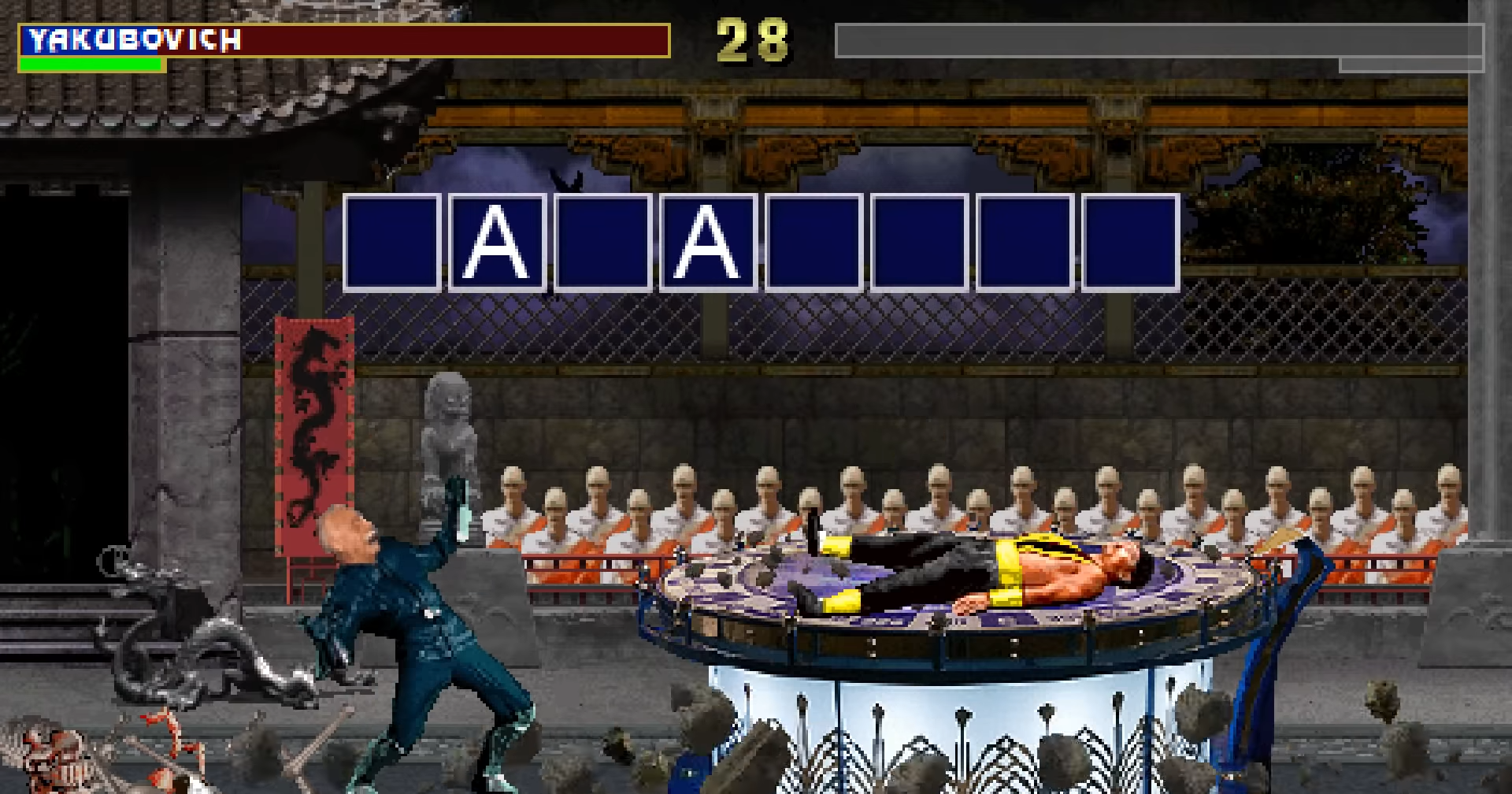Select the YAKUBOVICH name plate

(132, 41)
